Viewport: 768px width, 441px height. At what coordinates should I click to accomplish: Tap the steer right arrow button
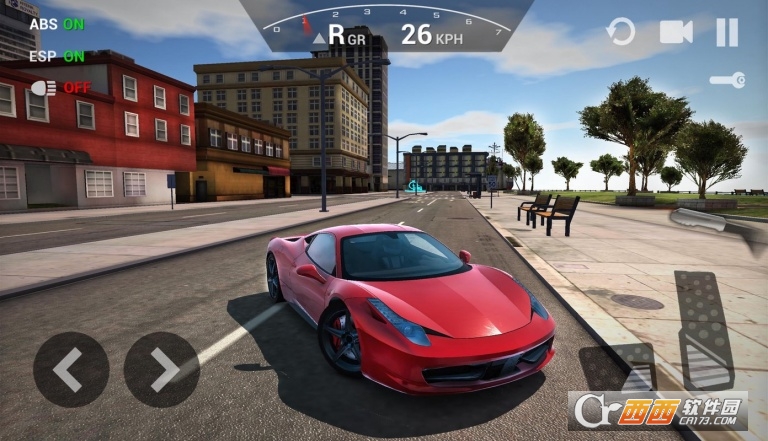[x=161, y=369]
